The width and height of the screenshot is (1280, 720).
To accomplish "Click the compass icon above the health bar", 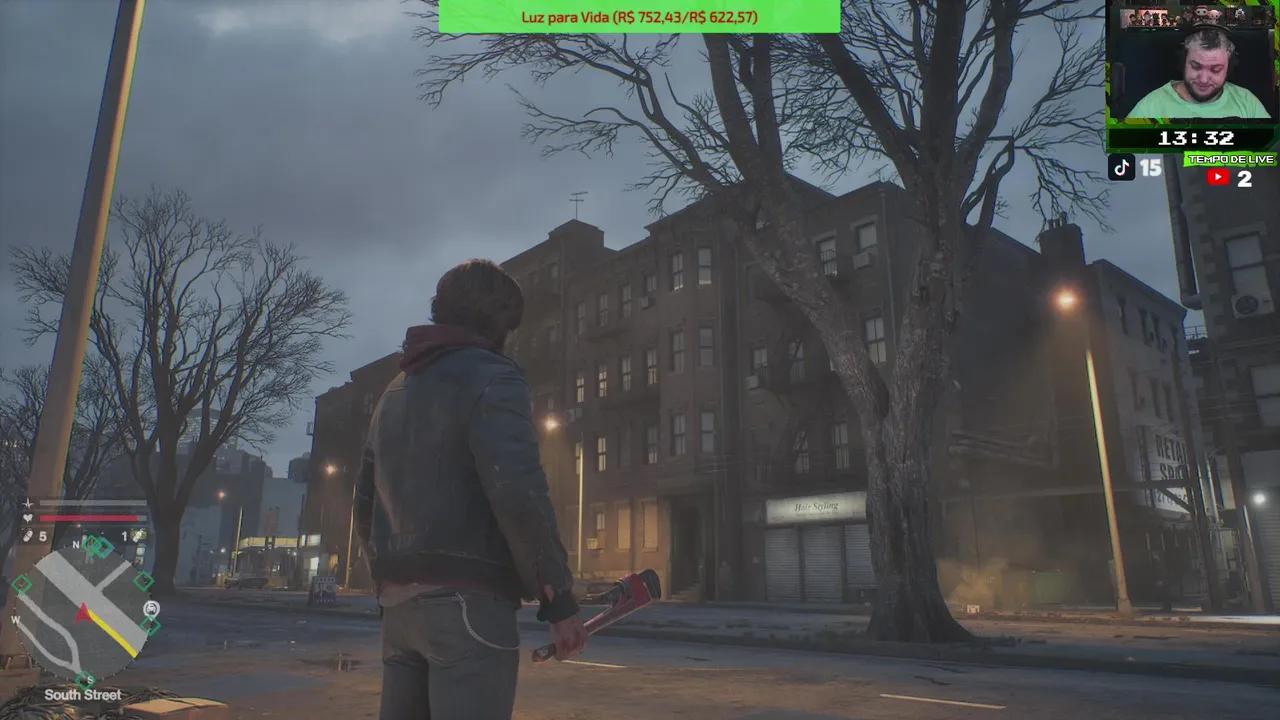I will pyautogui.click(x=27, y=503).
